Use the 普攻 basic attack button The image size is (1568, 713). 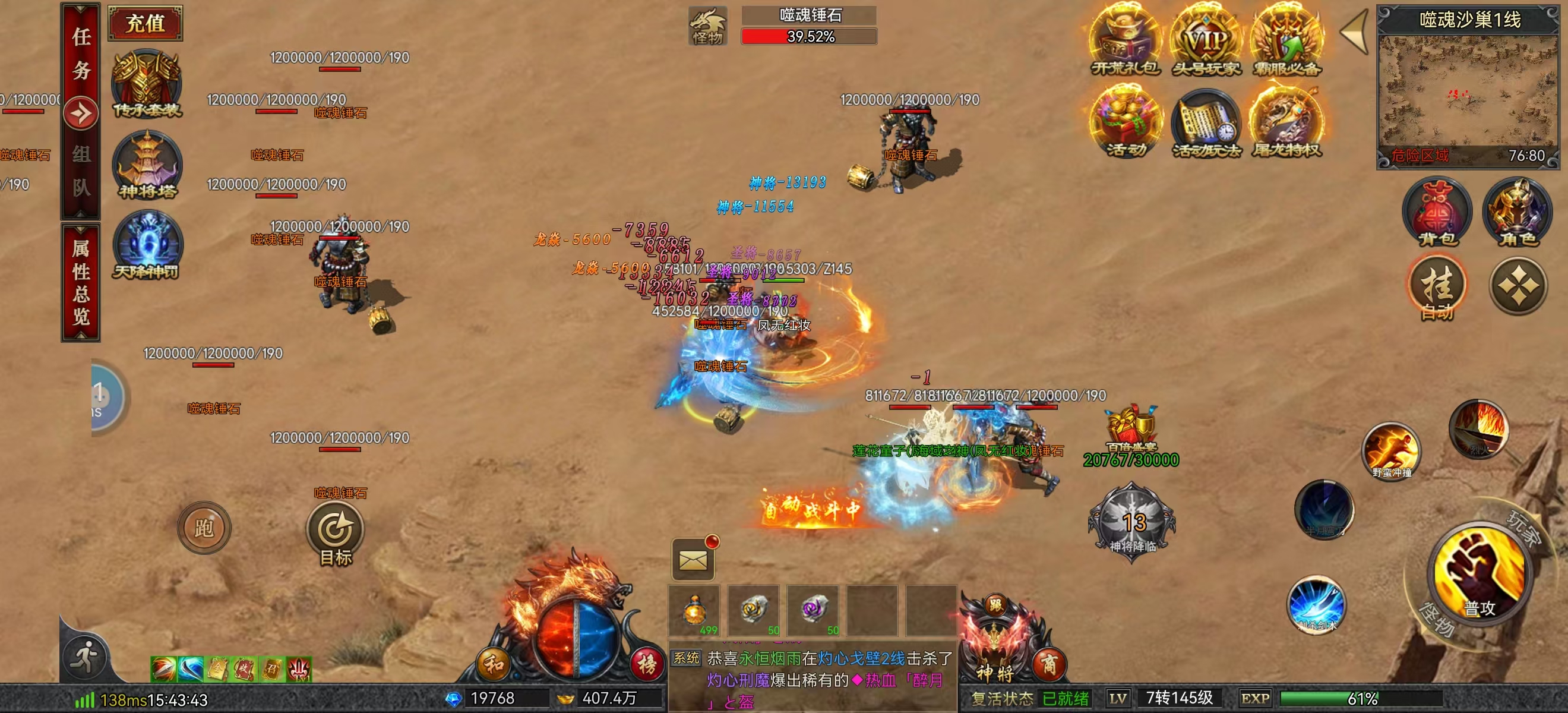click(1478, 575)
